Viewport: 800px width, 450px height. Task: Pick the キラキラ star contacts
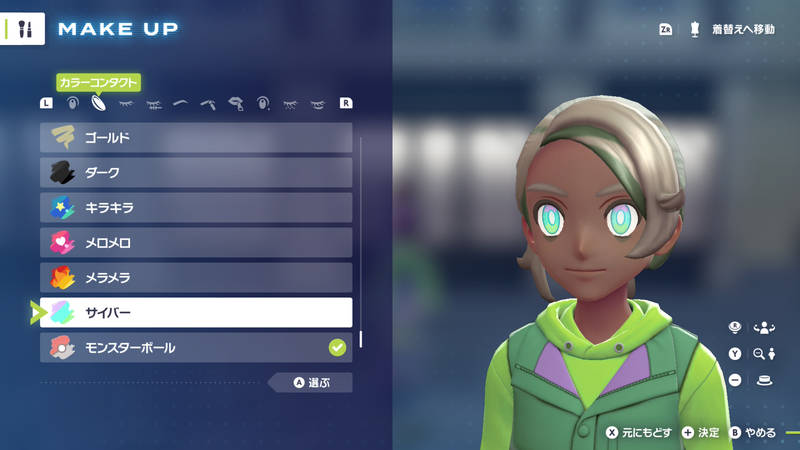196,208
